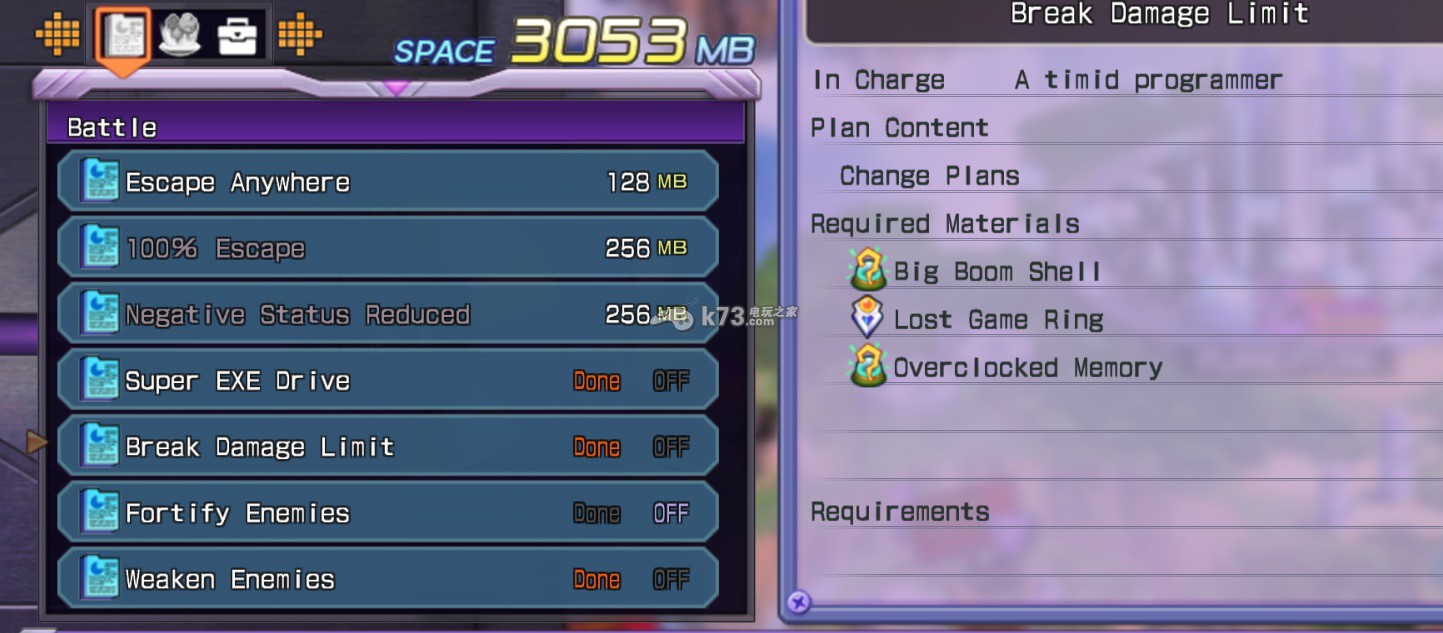Toggle the Break Damage Limit plan
This screenshot has height=633, width=1443.
[x=388, y=447]
